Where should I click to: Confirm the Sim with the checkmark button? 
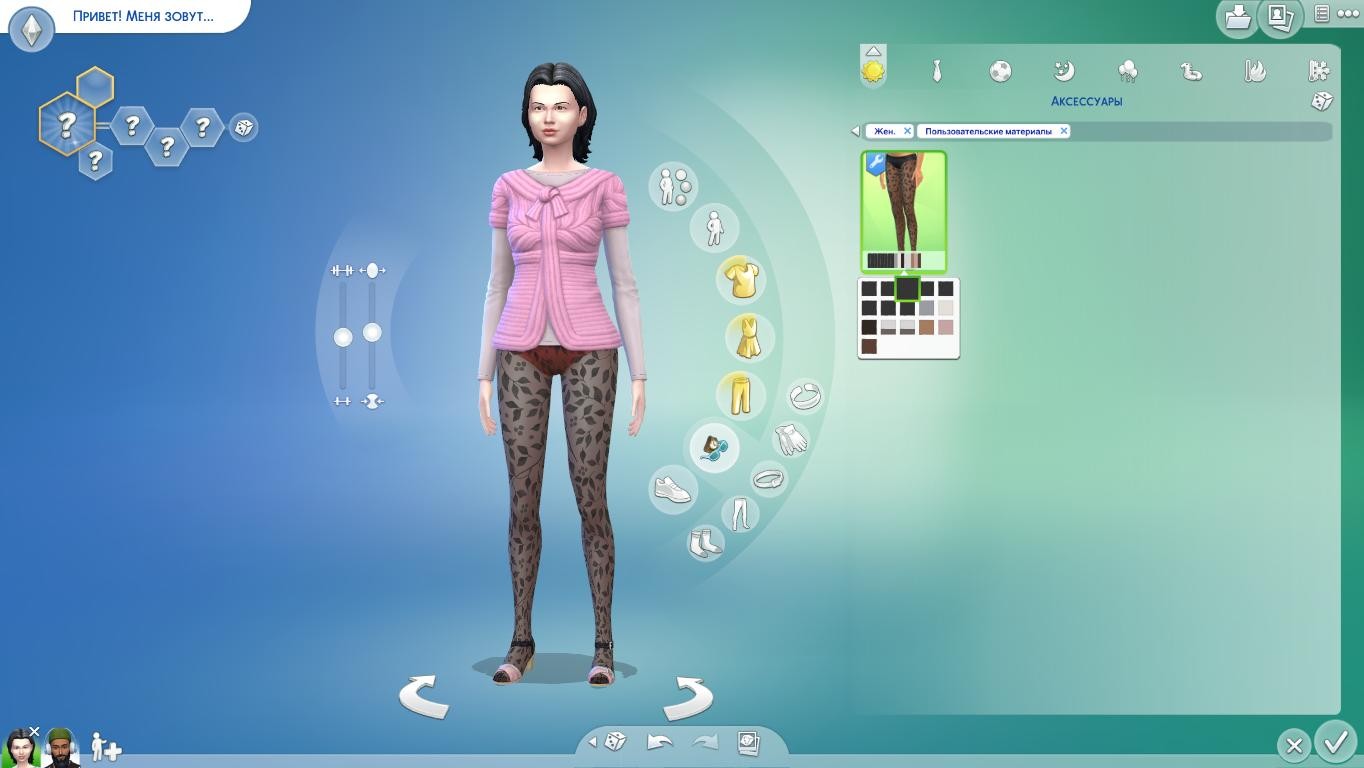pyautogui.click(x=1335, y=743)
